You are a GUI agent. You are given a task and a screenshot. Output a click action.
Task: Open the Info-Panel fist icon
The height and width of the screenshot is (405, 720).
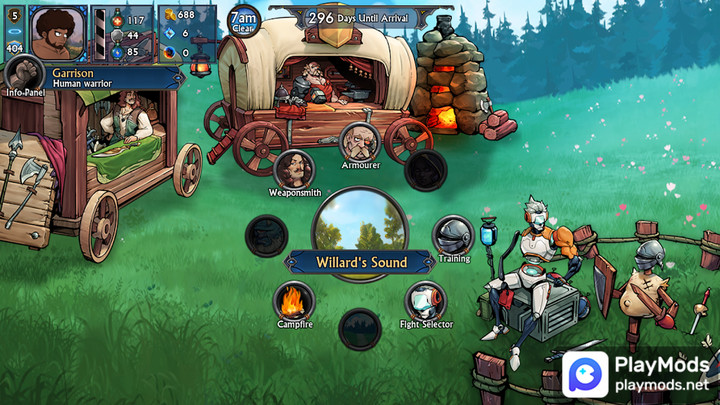tap(23, 74)
